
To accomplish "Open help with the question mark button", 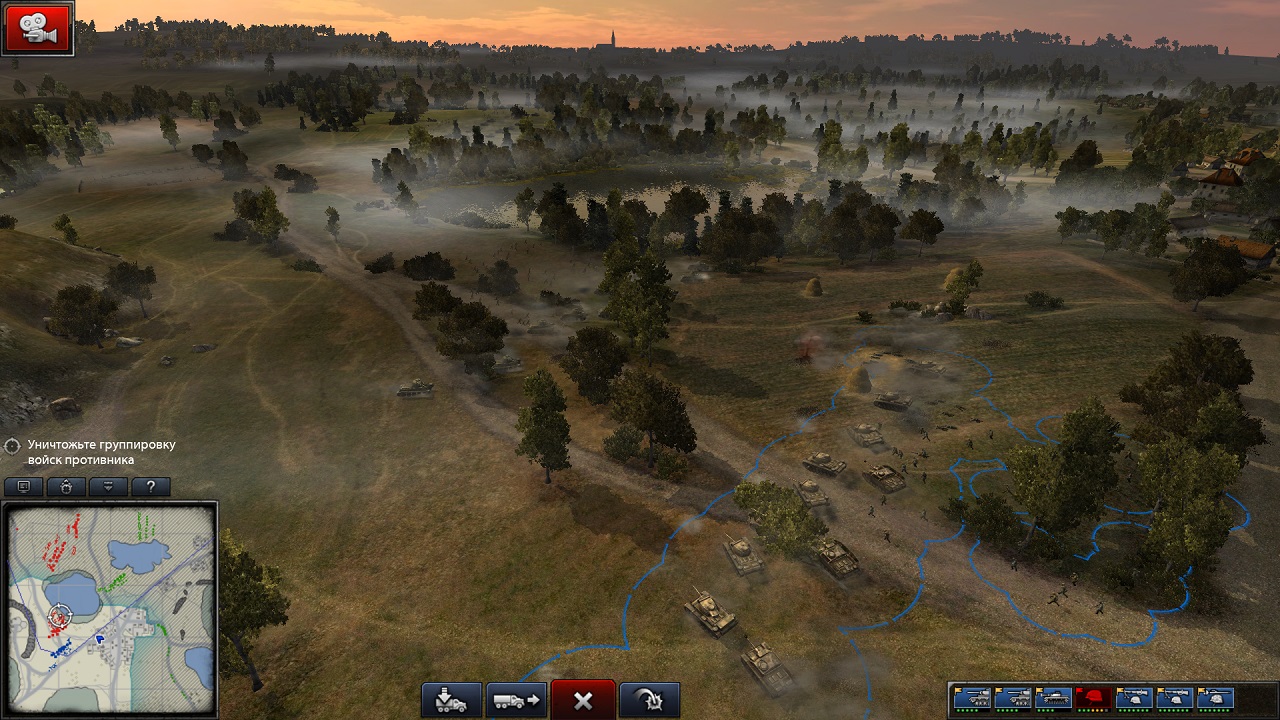I will coord(150,487).
